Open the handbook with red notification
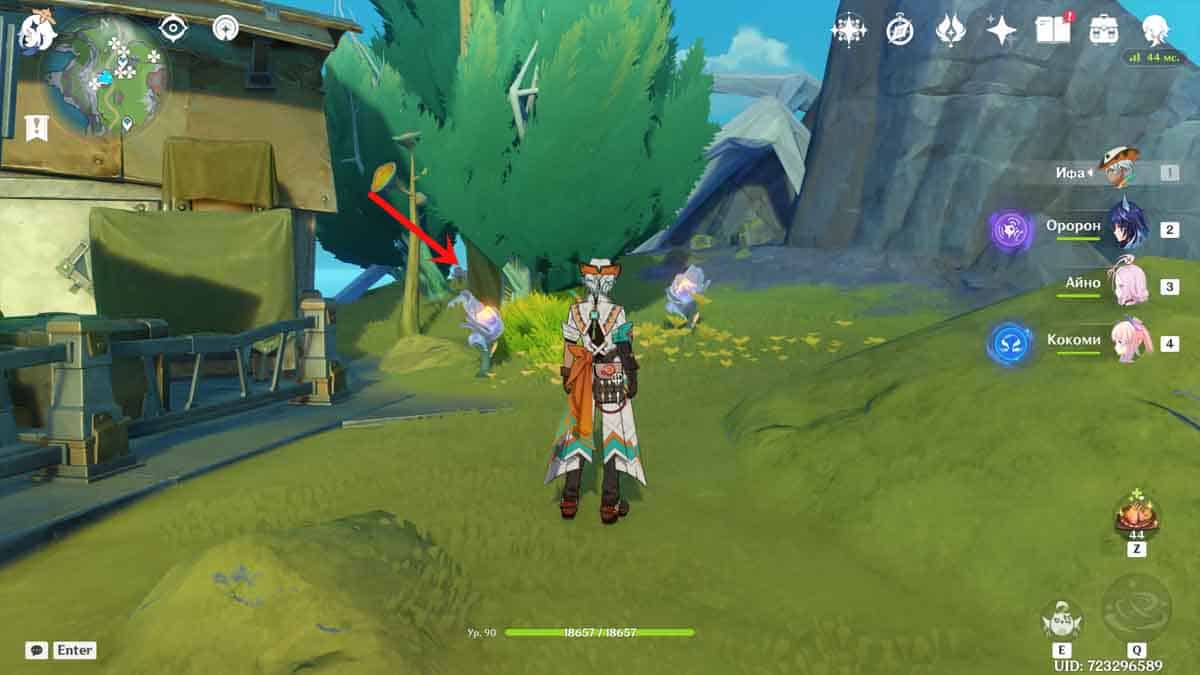Viewport: 1200px width, 675px height. [x=1052, y=30]
